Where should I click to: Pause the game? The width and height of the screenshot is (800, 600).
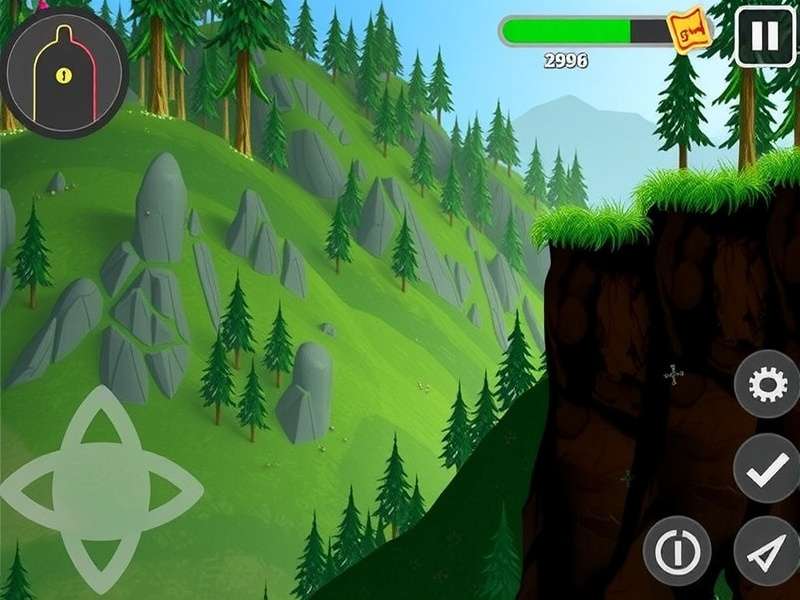[765, 37]
